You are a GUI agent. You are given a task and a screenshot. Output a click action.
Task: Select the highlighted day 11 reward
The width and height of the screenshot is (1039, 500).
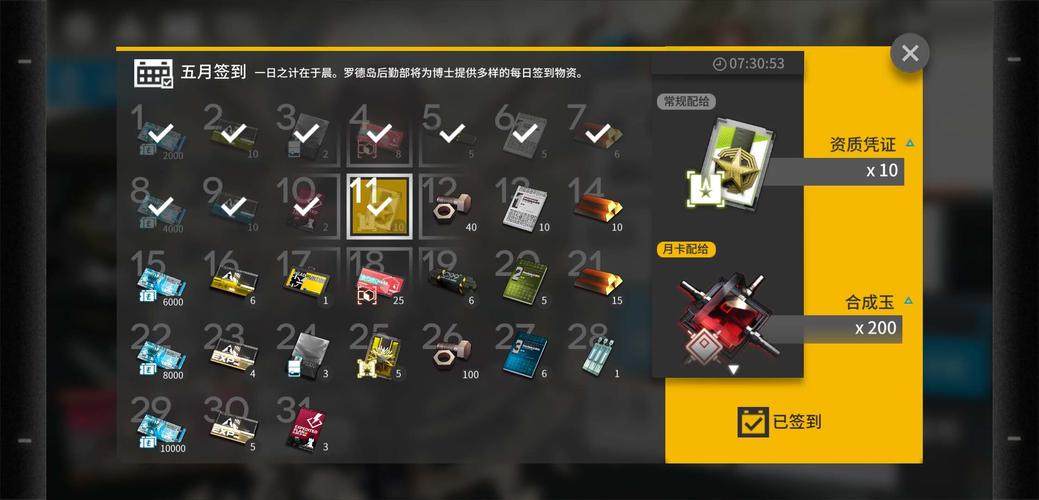379,206
